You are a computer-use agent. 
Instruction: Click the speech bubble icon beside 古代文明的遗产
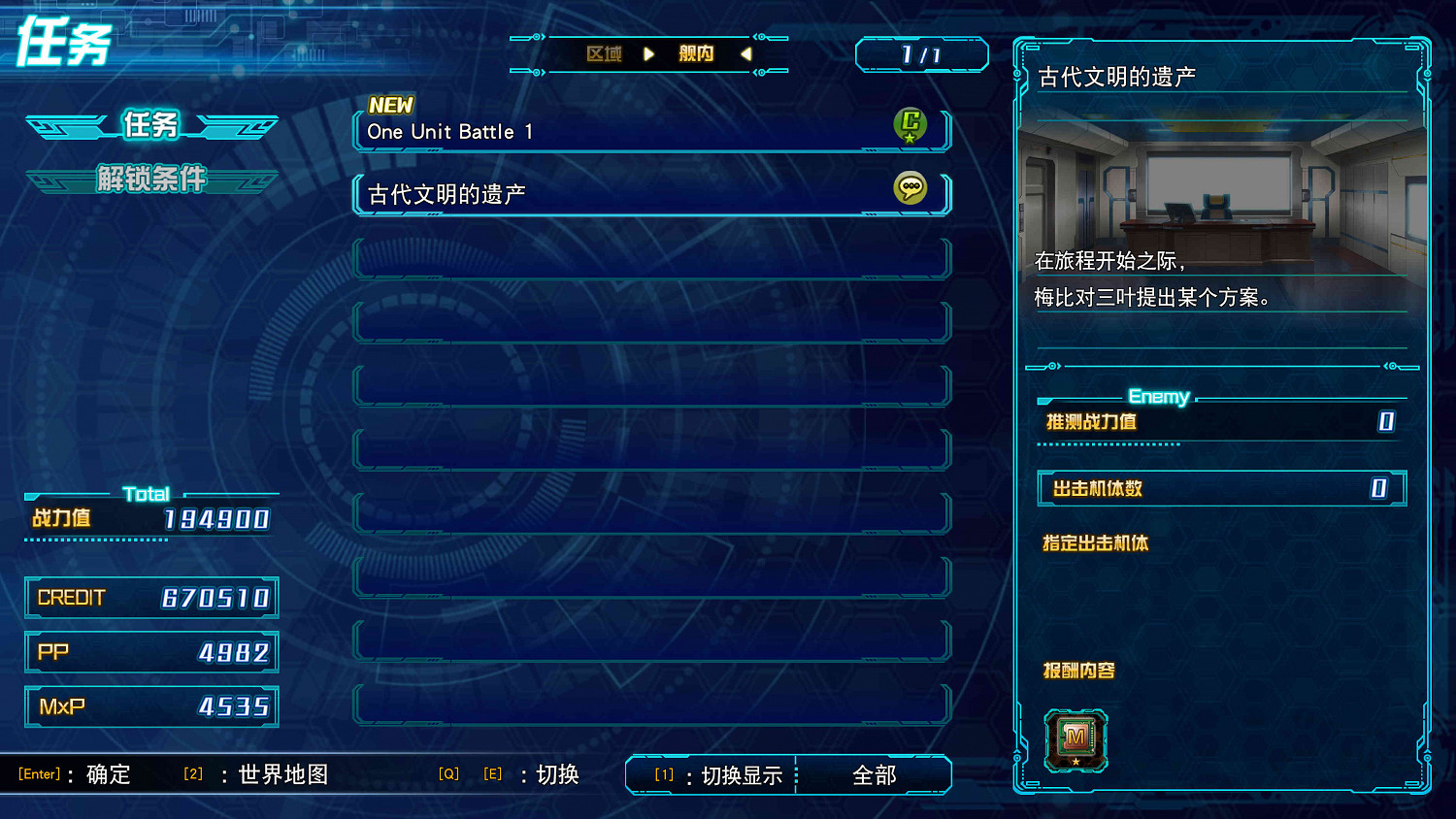pos(910,189)
